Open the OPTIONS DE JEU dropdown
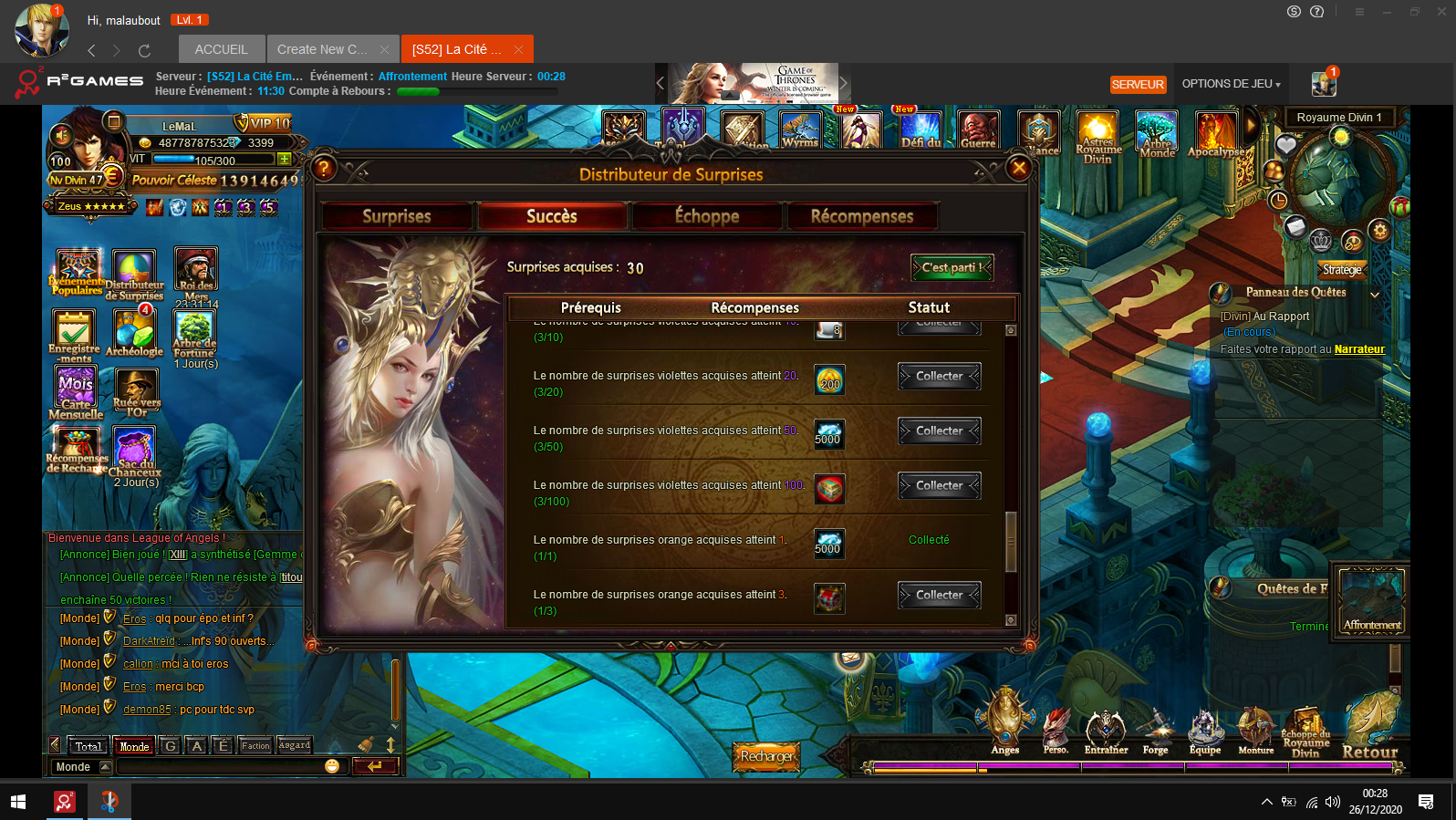Viewport: 1456px width, 820px height. click(x=1231, y=84)
